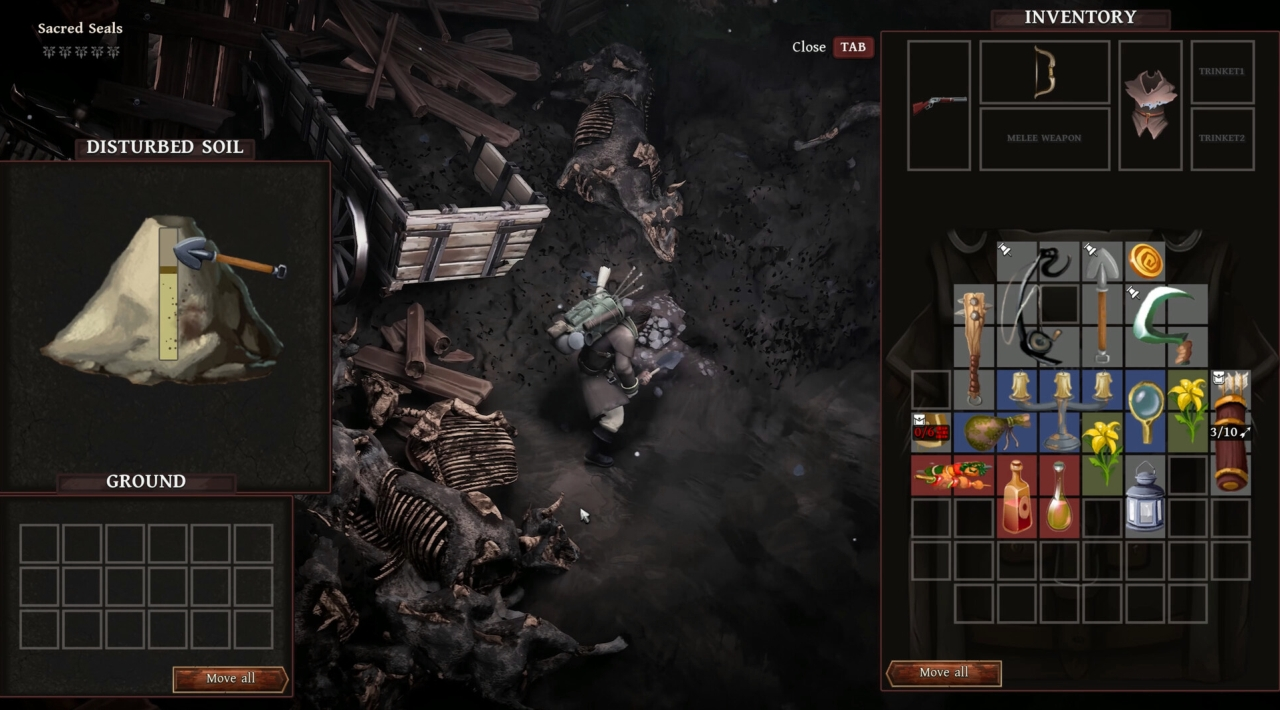Click the Trinket2 slot

(x=1222, y=138)
